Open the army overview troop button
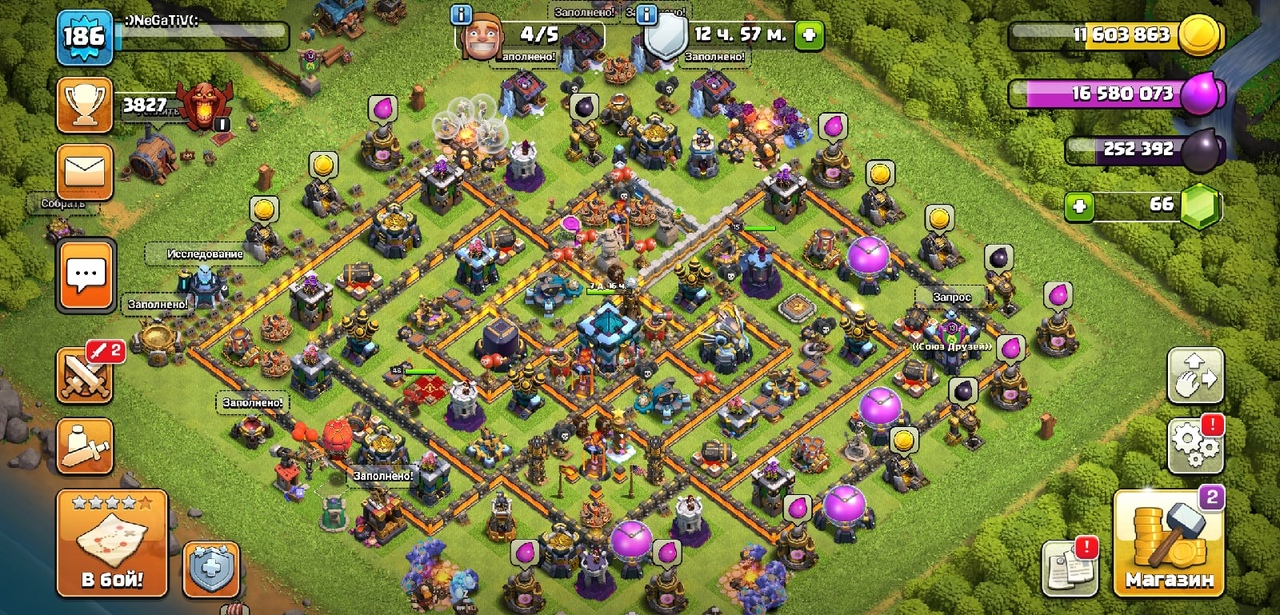The width and height of the screenshot is (1280, 615). point(85,445)
